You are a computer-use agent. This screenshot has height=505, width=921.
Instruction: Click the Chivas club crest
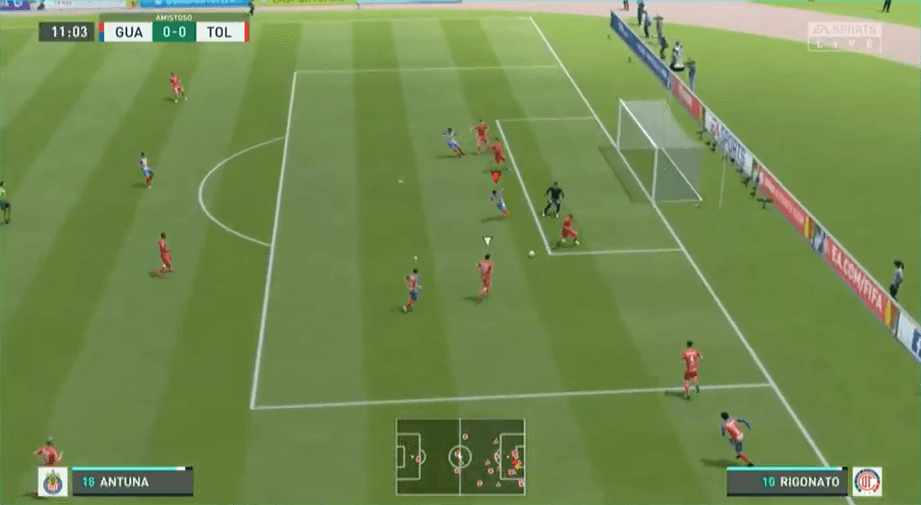click(x=52, y=482)
